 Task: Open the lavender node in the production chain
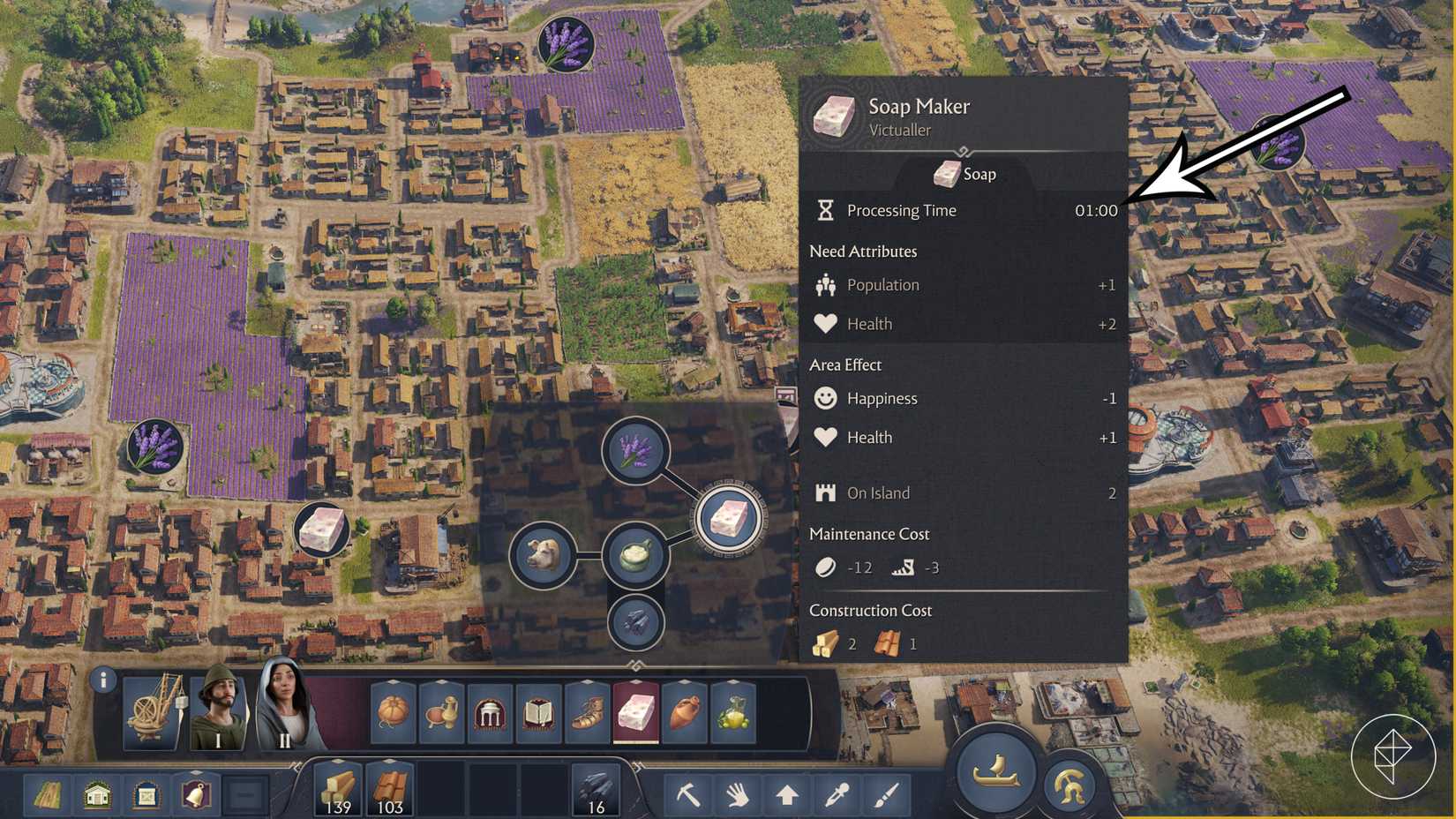click(x=635, y=450)
